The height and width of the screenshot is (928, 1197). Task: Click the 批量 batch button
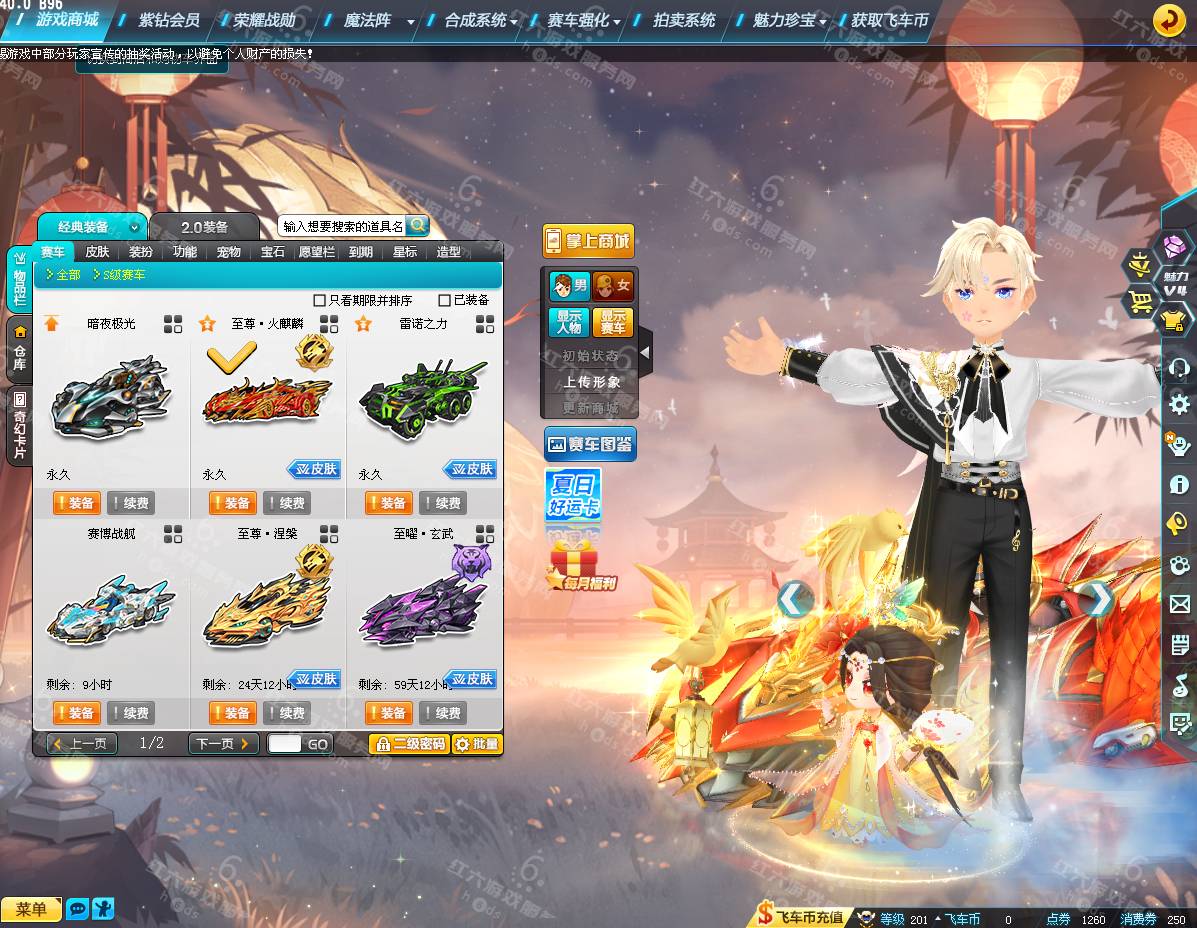coord(477,744)
